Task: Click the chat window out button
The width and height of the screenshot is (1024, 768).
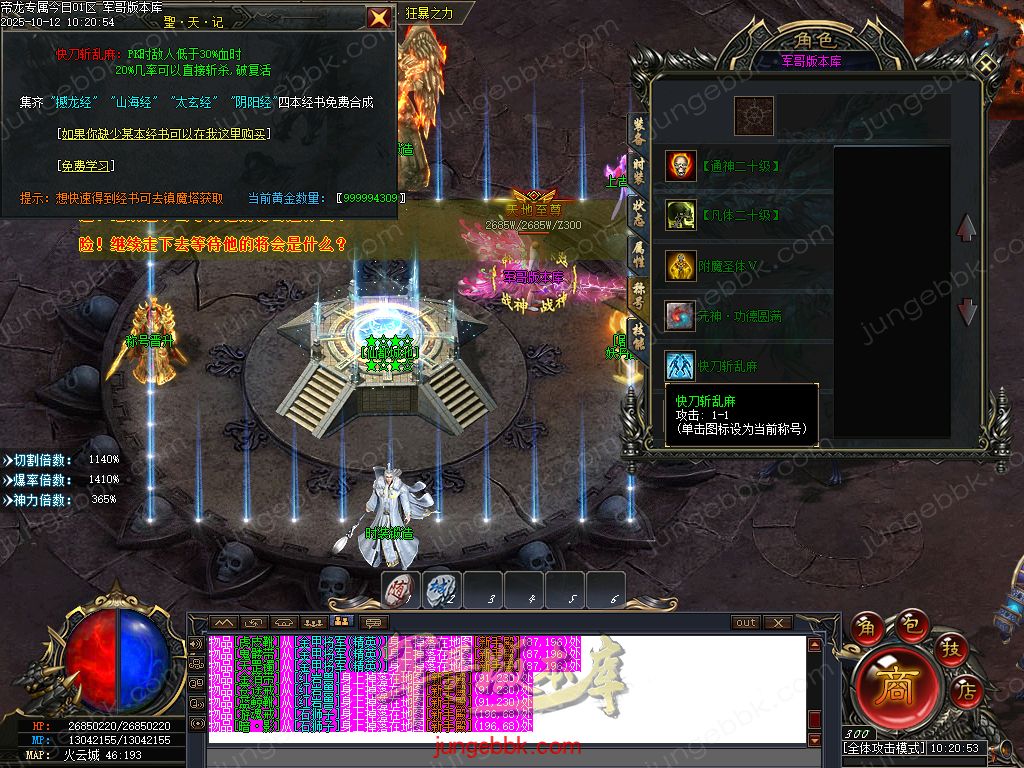Action: 746,622
